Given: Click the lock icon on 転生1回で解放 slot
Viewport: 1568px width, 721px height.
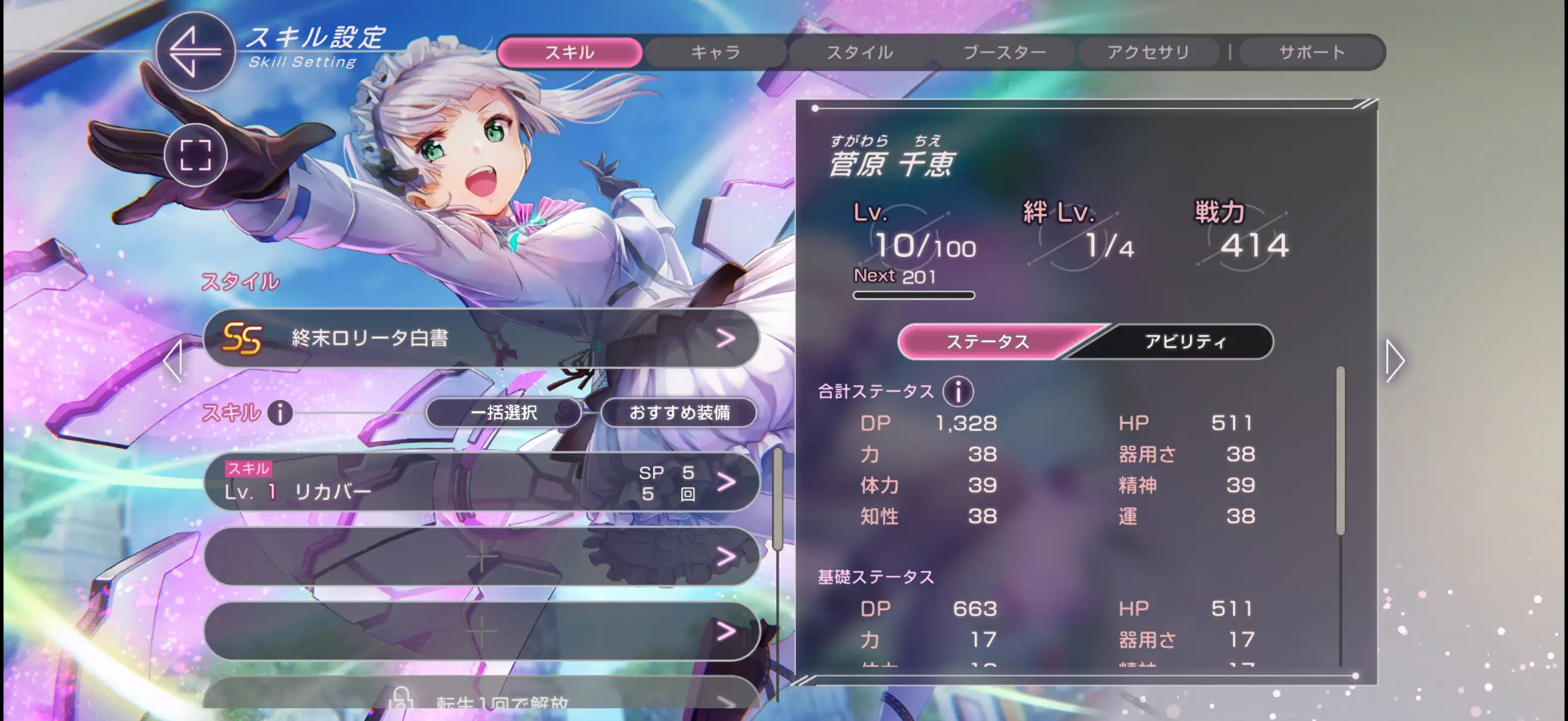Looking at the screenshot, I should (x=402, y=701).
